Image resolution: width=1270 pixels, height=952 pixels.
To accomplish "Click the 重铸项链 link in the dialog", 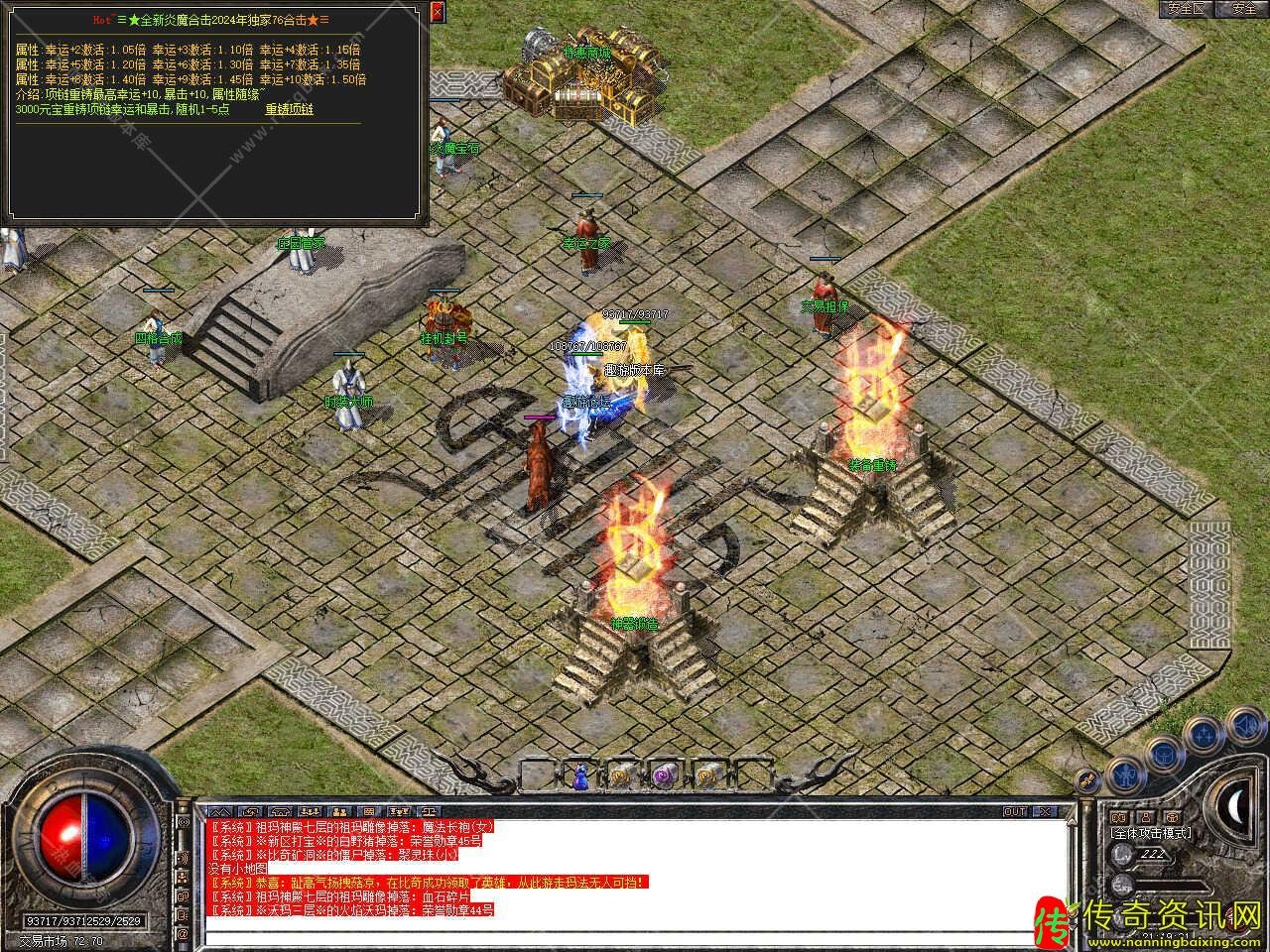I will point(289,110).
